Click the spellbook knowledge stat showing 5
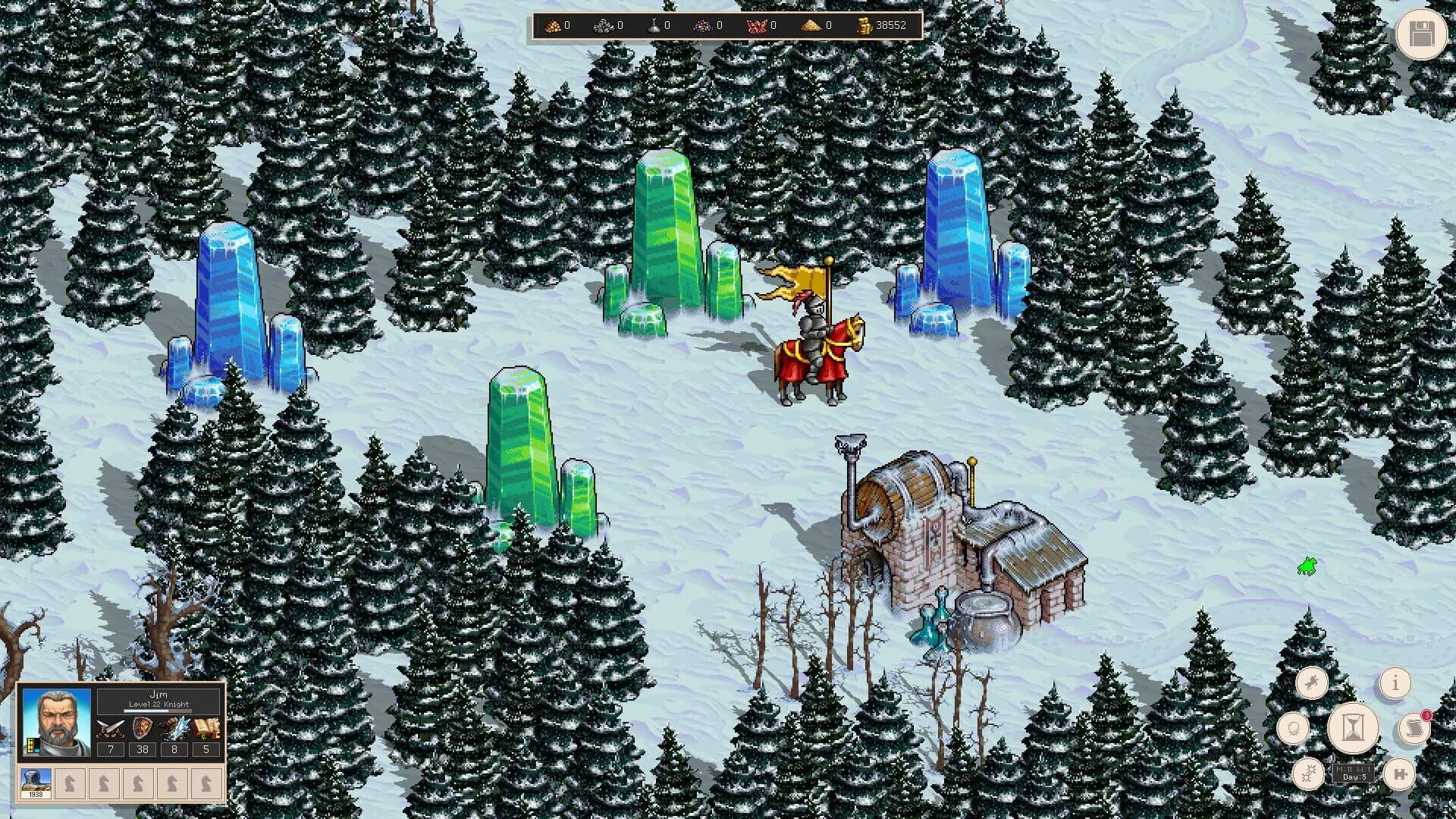1456x819 pixels. coord(206,750)
